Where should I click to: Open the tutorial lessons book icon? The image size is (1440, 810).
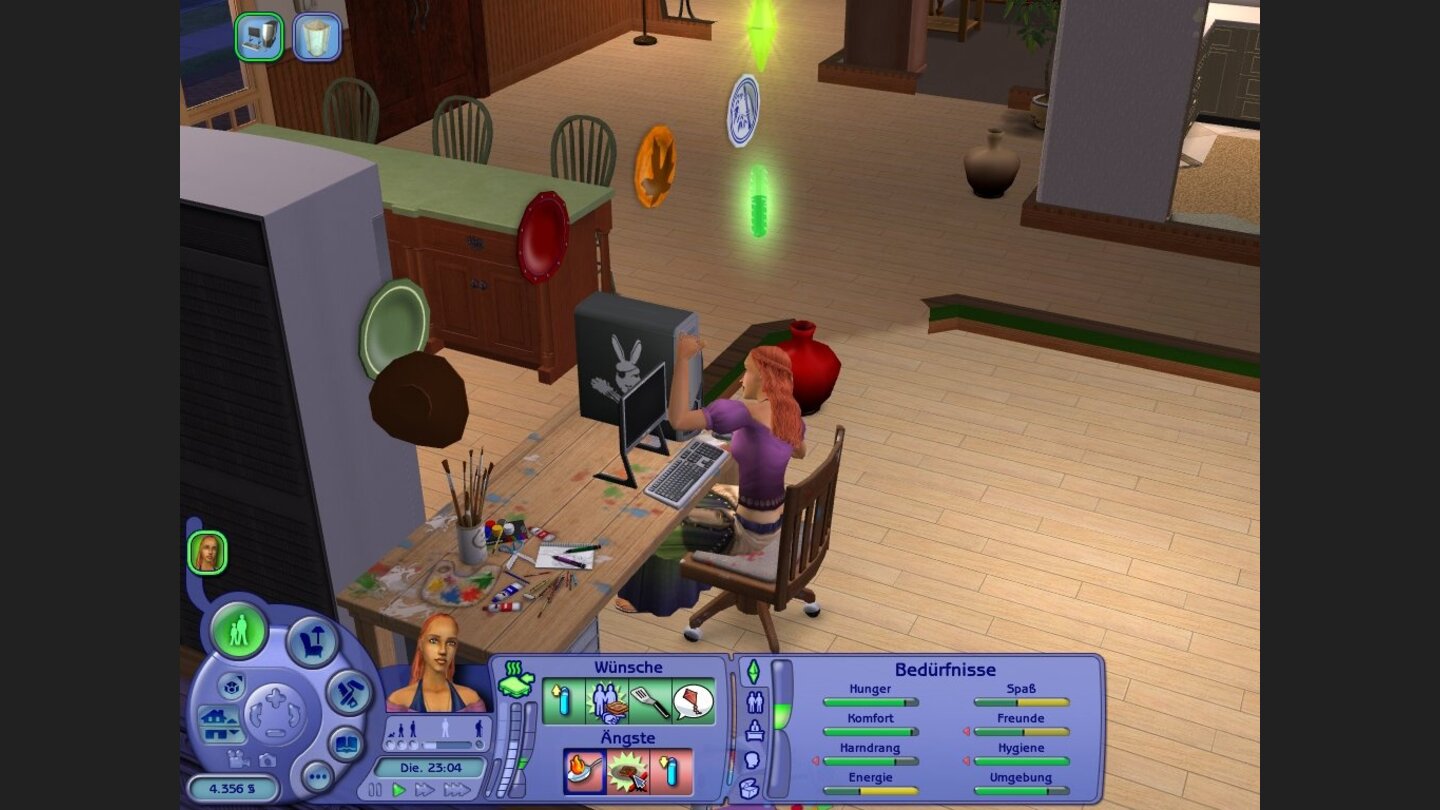coord(347,743)
